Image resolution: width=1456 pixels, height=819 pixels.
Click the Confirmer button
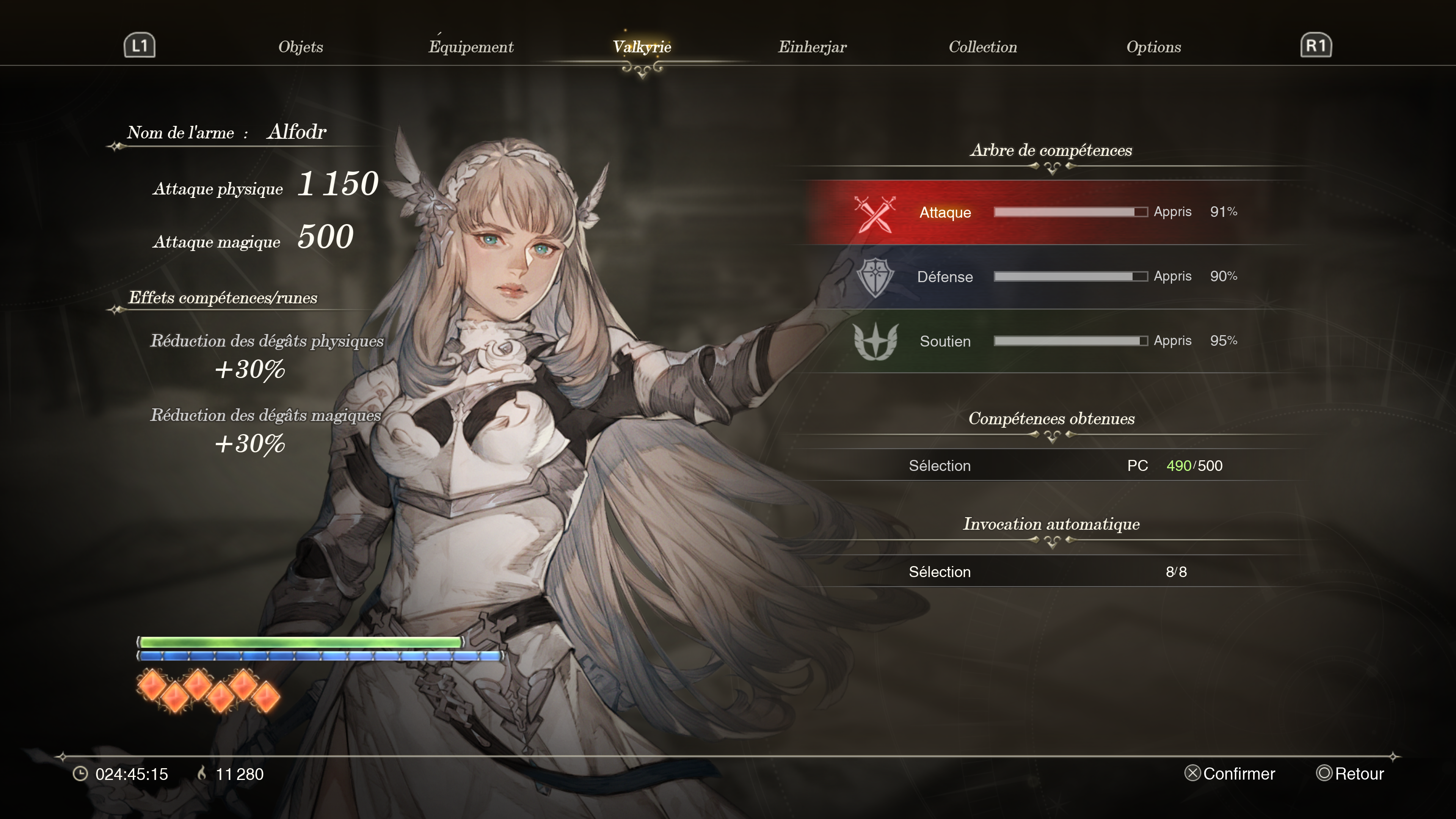[1230, 773]
